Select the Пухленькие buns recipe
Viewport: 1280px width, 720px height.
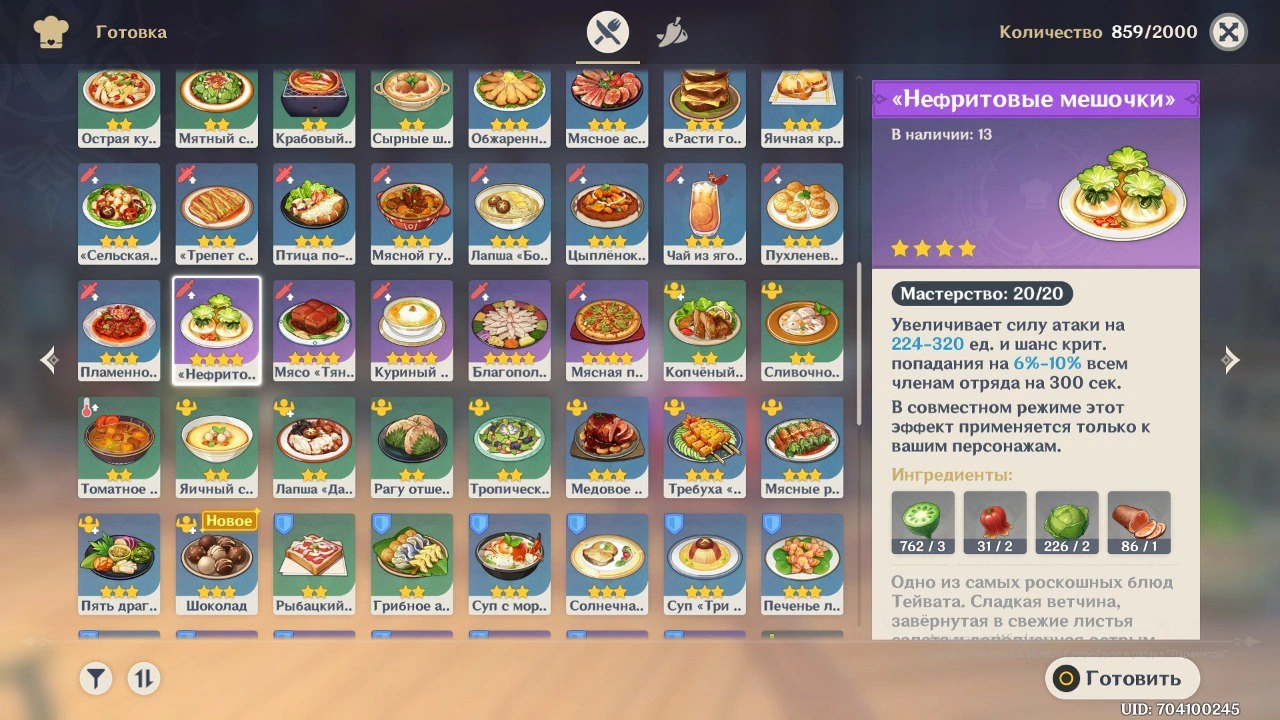click(801, 214)
